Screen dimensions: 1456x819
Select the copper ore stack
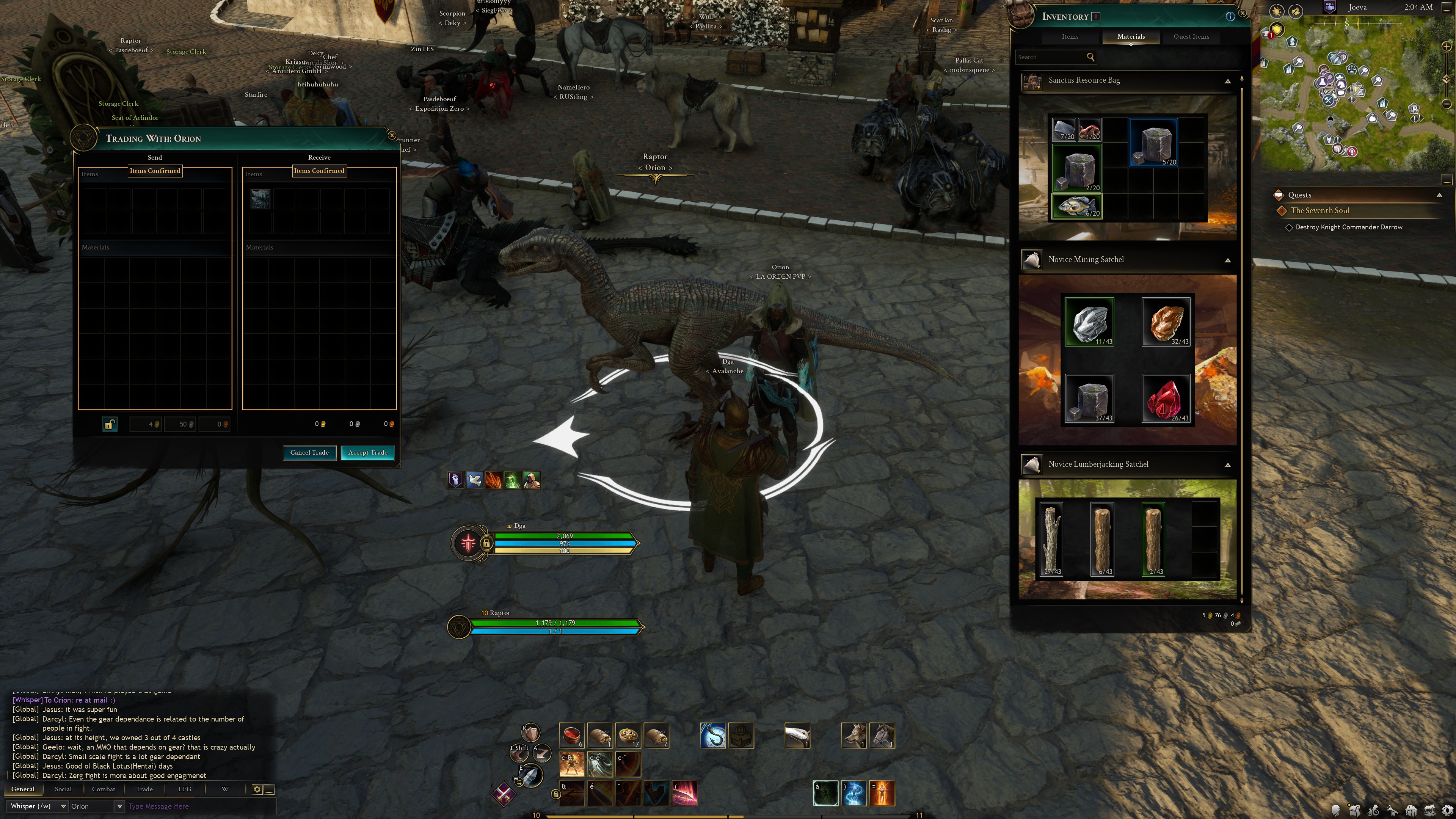point(1166,322)
